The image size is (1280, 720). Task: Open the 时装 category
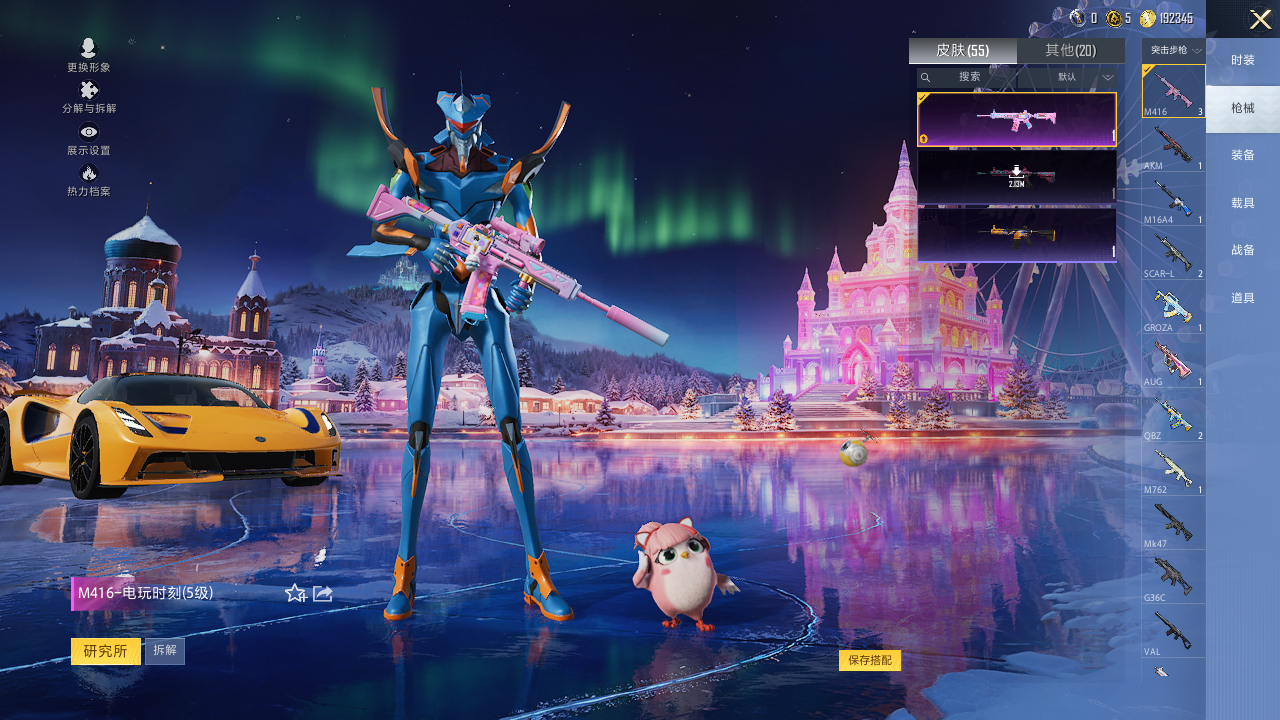1243,61
